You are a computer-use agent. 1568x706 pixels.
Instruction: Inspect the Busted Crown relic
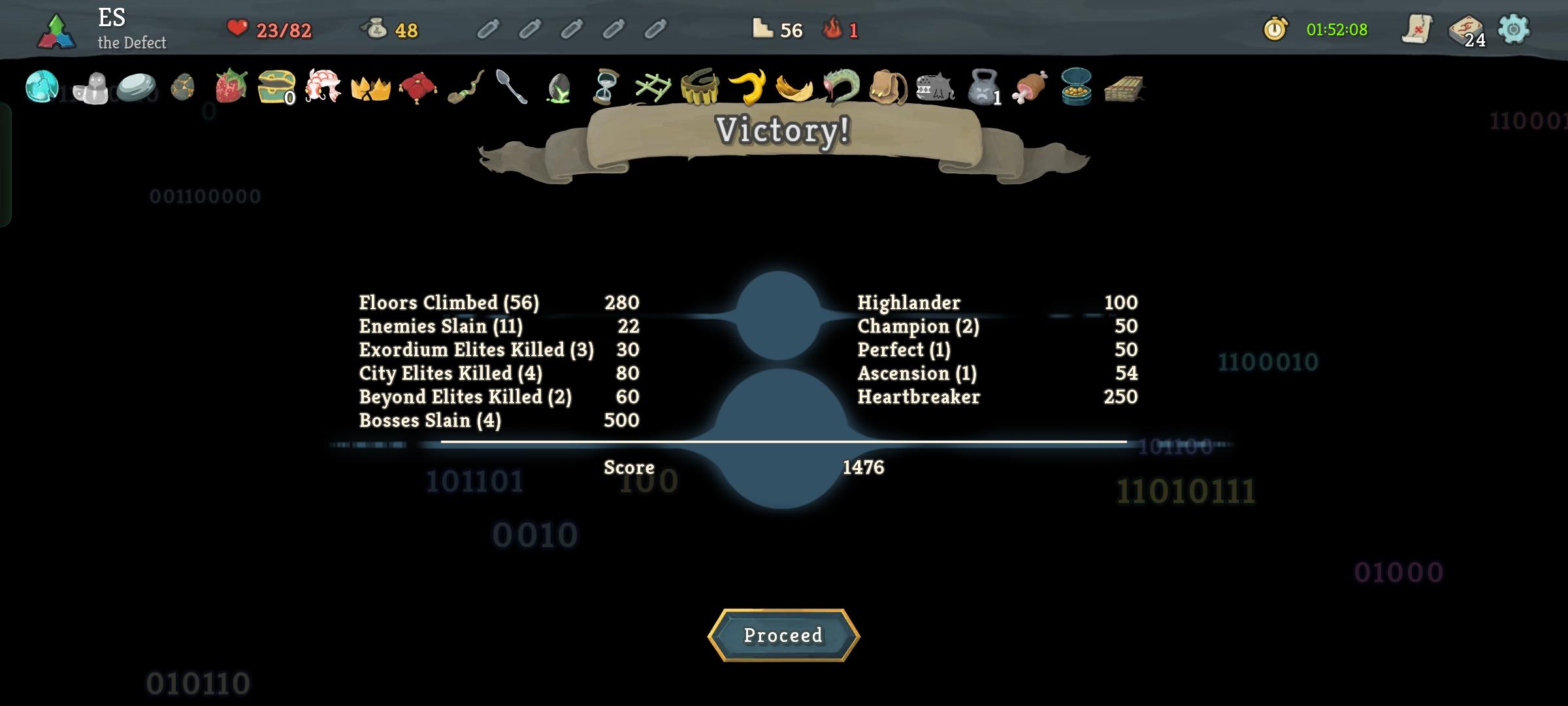(x=372, y=87)
